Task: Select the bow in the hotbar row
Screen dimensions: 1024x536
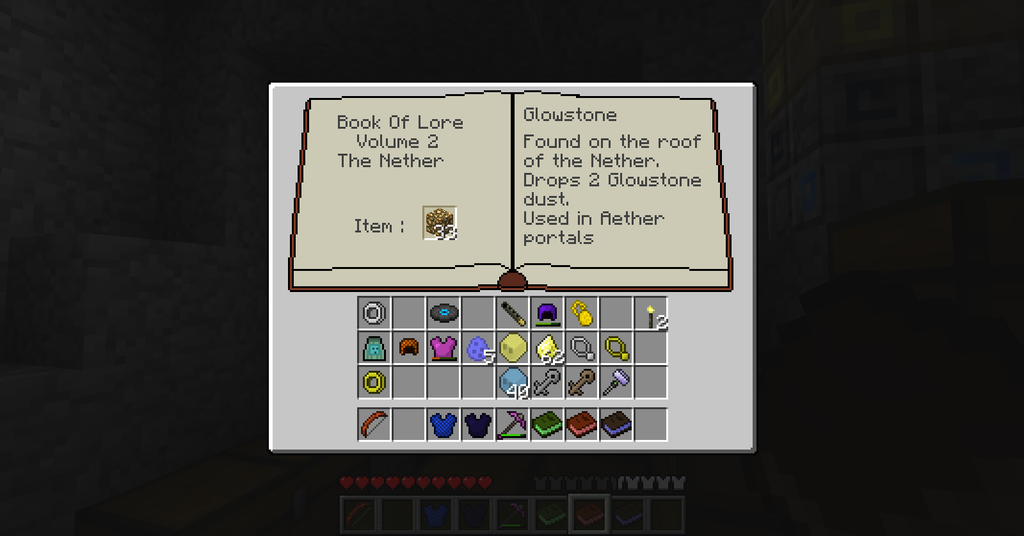Action: point(374,424)
